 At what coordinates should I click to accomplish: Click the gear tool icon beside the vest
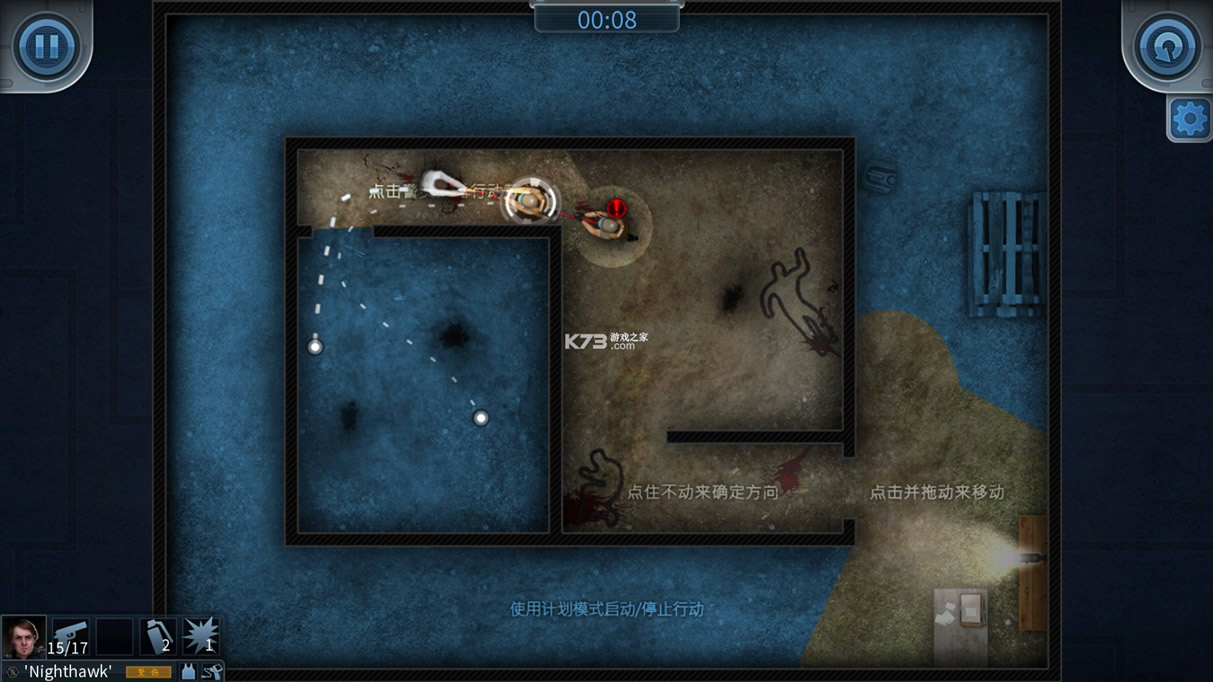click(212, 672)
